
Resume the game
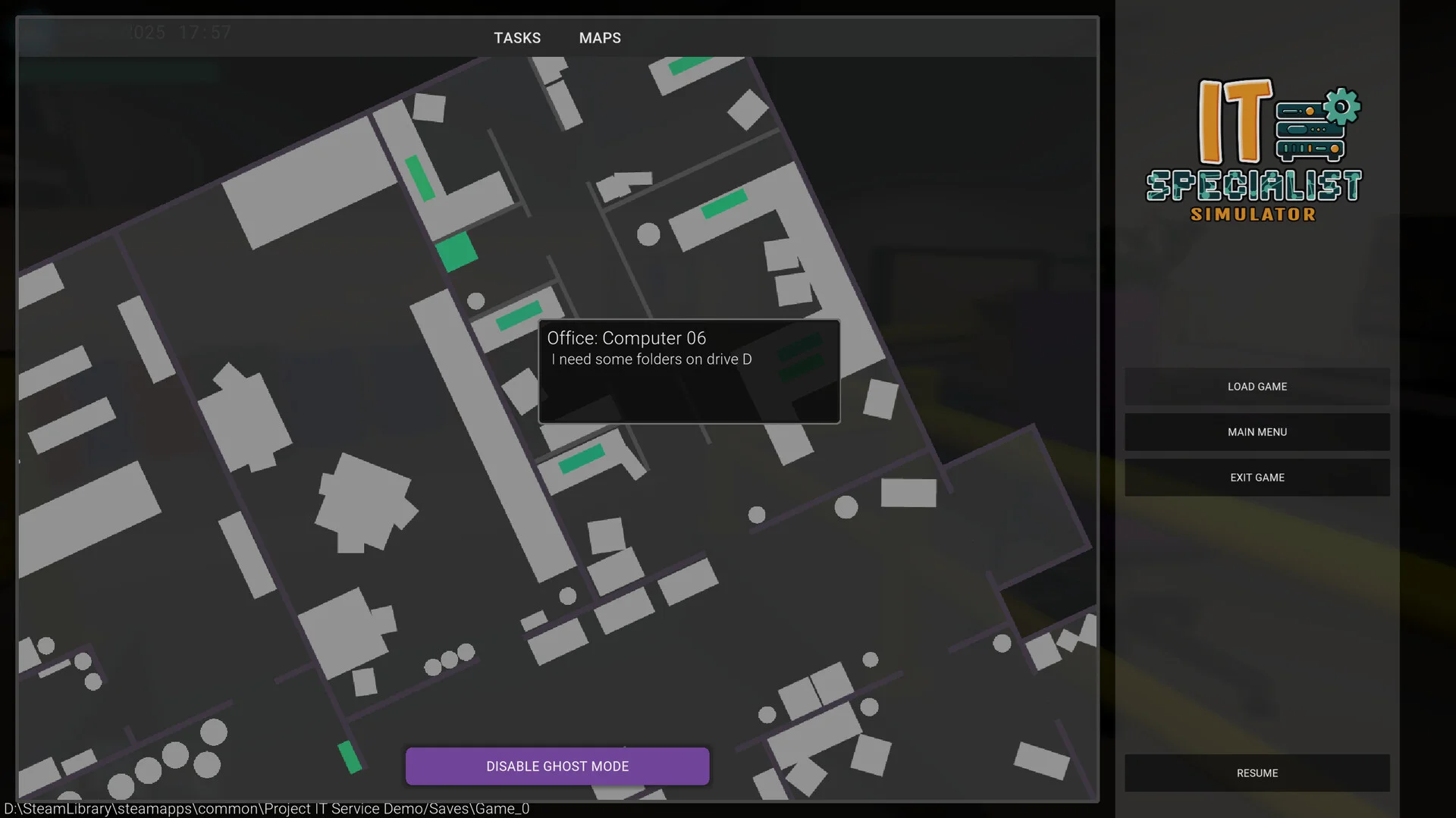[1257, 773]
